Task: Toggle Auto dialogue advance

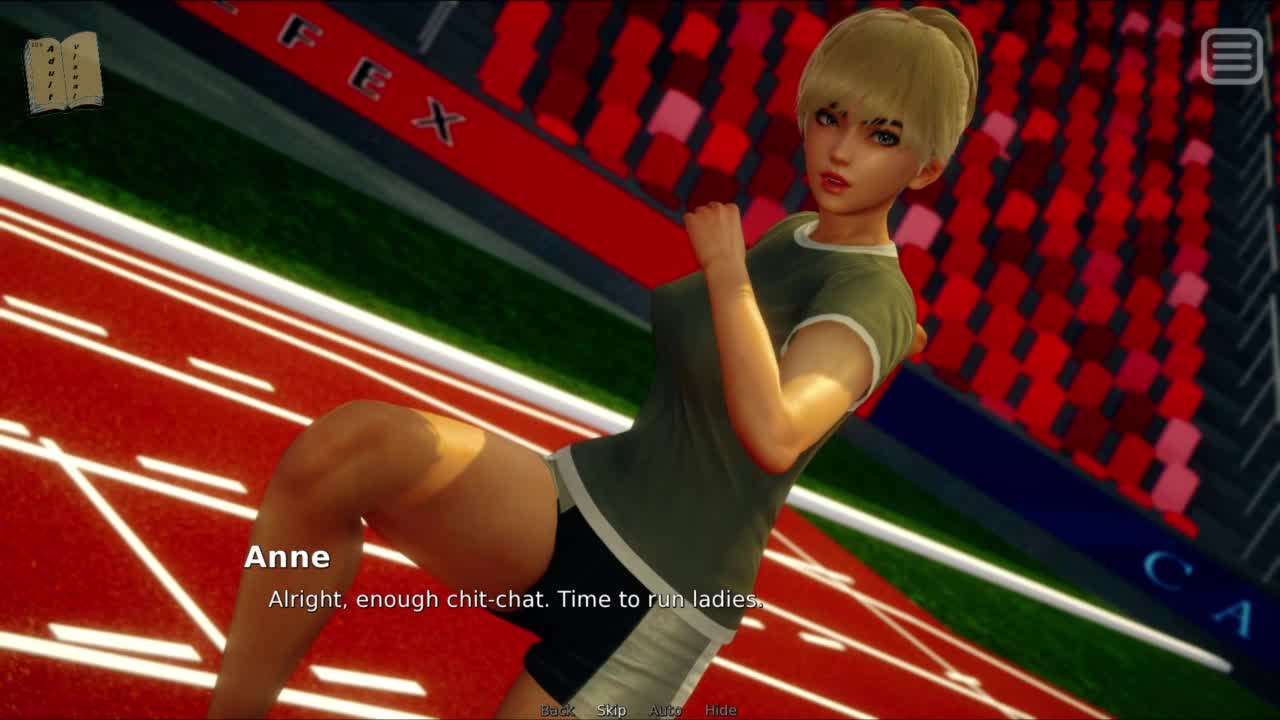Action: [665, 710]
